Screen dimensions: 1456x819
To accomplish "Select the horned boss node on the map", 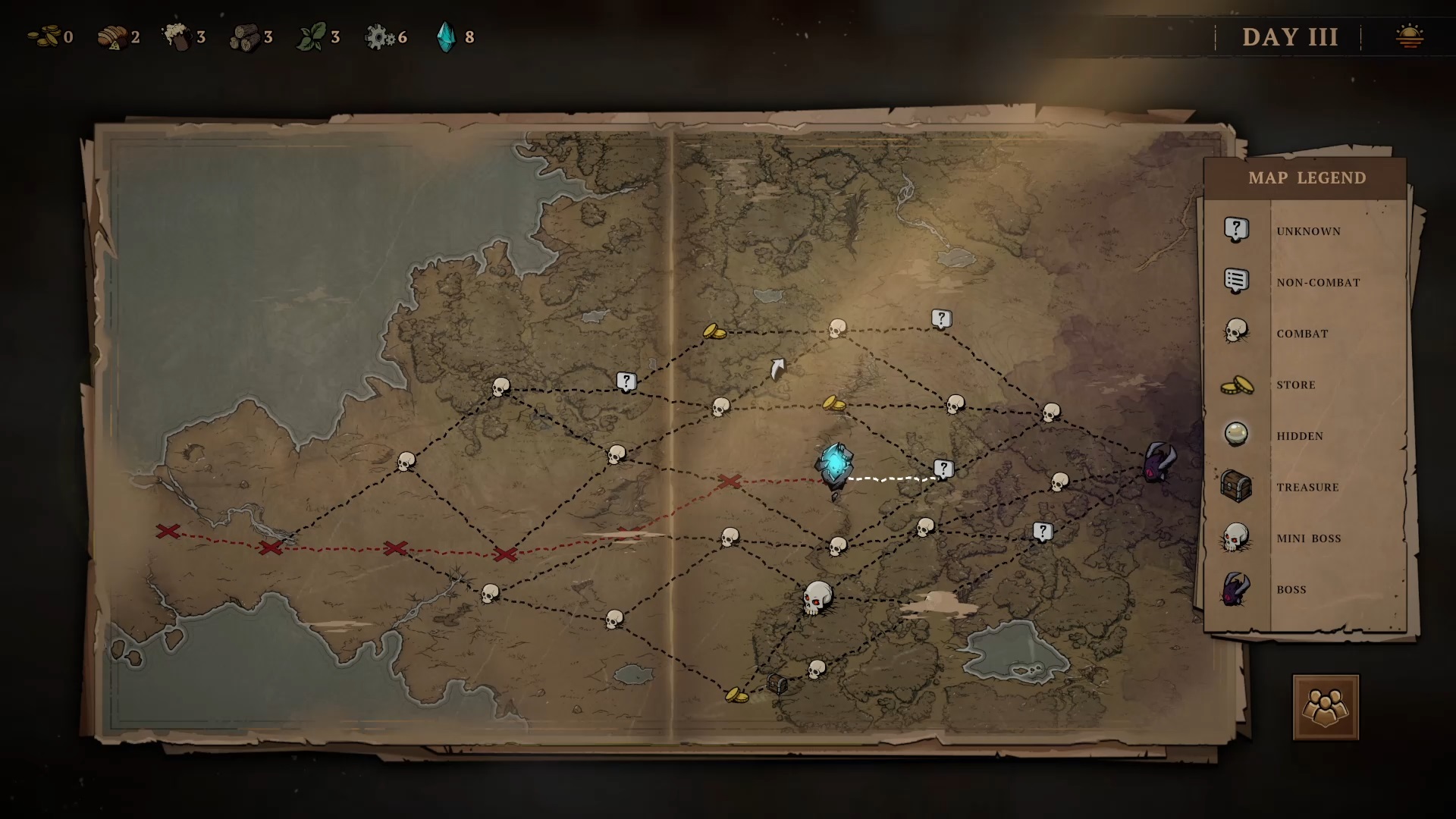I will pyautogui.click(x=1159, y=462).
